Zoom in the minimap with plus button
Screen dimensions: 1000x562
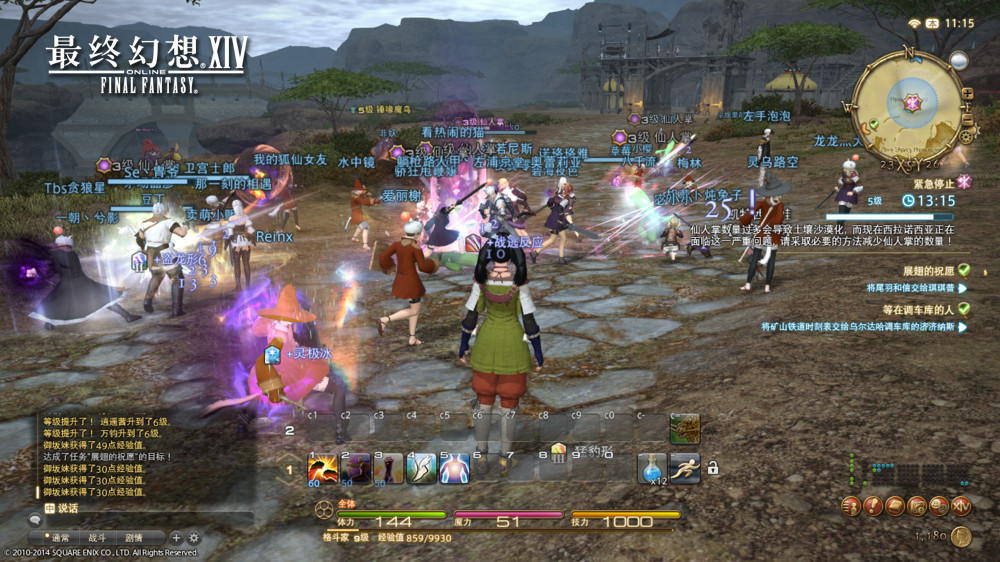click(x=967, y=94)
